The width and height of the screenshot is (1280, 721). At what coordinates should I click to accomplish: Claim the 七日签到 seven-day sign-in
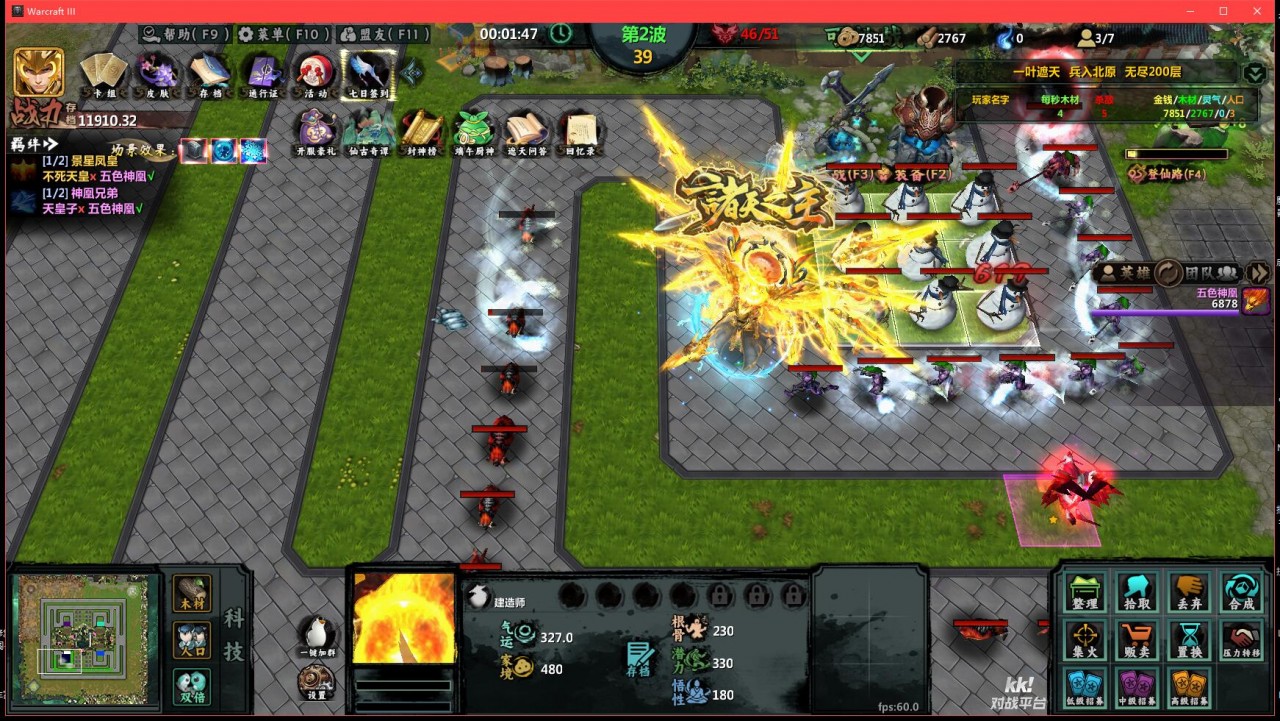click(368, 74)
